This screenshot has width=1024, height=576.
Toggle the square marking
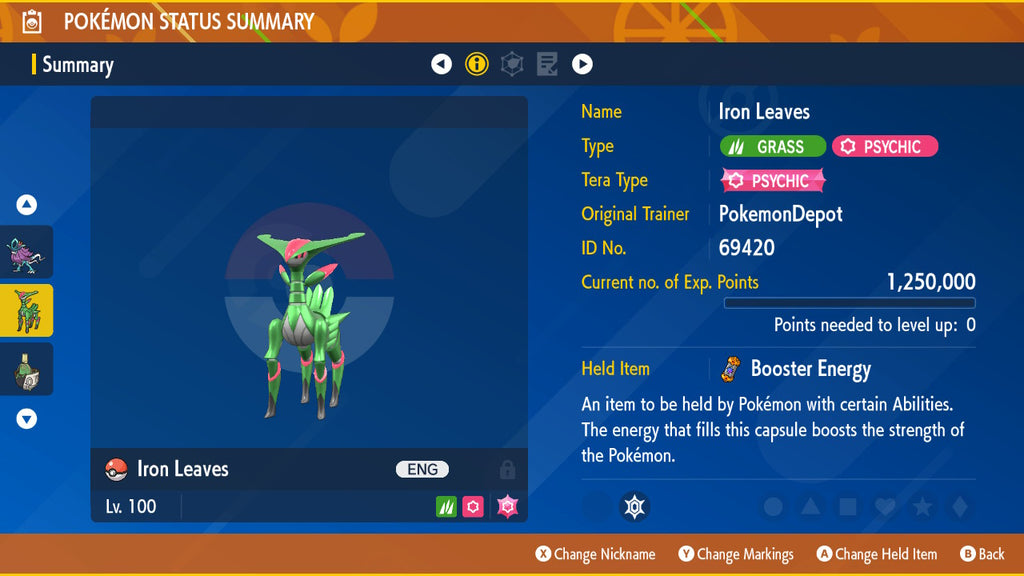[847, 507]
